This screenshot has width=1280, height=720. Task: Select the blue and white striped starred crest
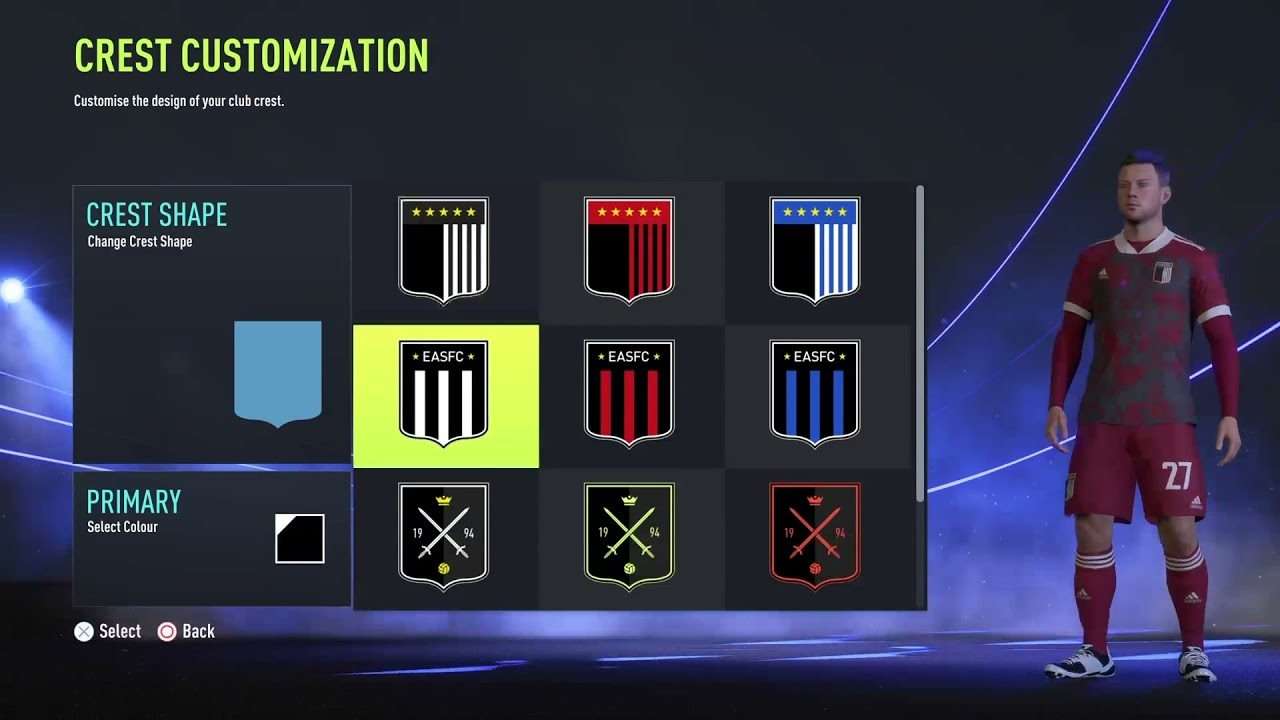coord(816,250)
